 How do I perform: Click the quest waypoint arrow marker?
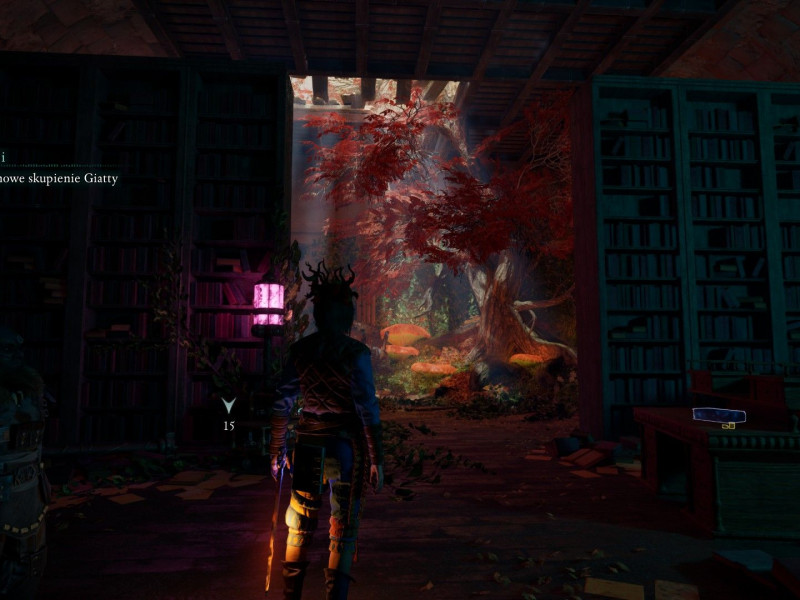click(228, 405)
